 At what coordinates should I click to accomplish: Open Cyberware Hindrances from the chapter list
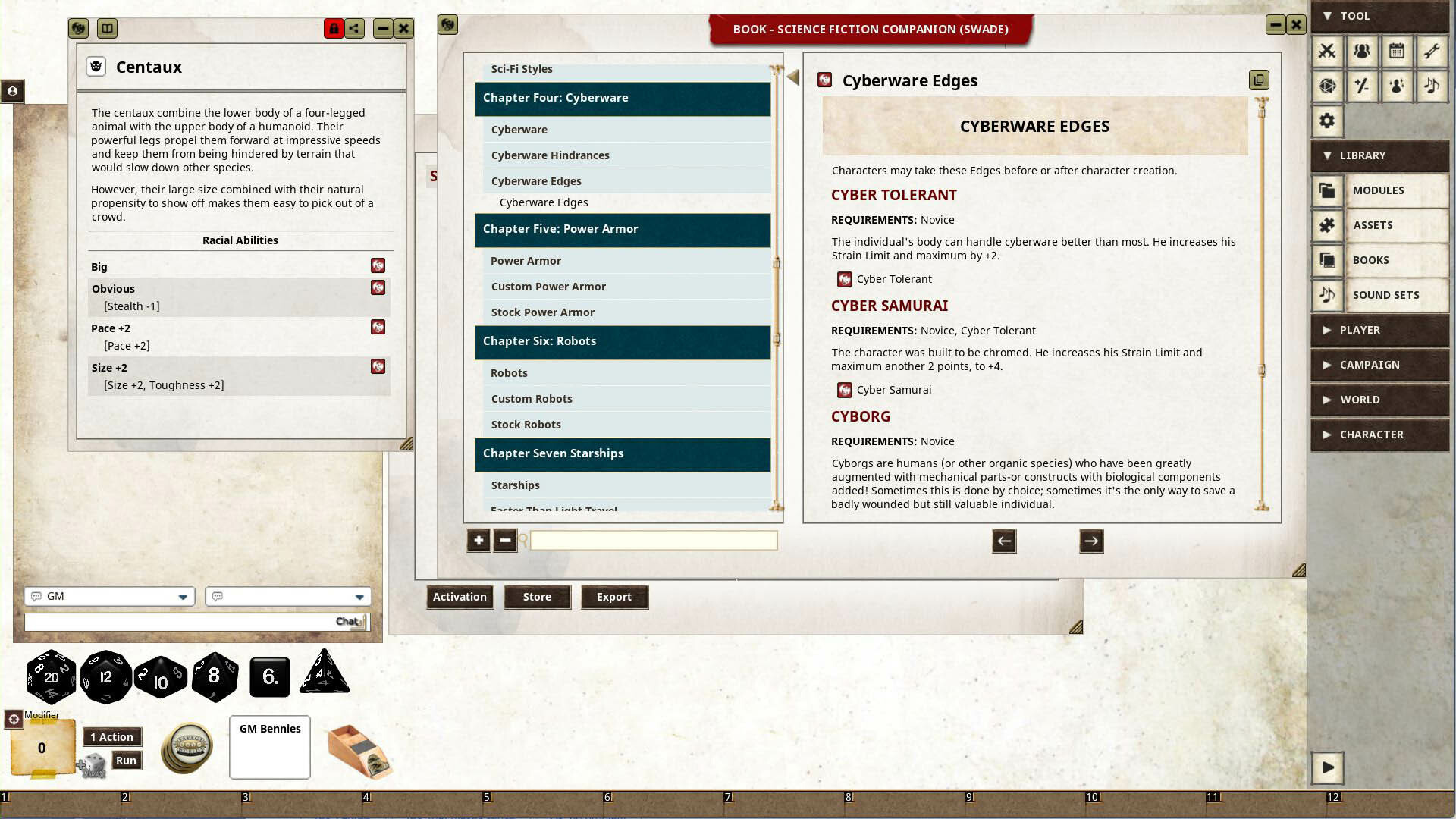pyautogui.click(x=551, y=155)
